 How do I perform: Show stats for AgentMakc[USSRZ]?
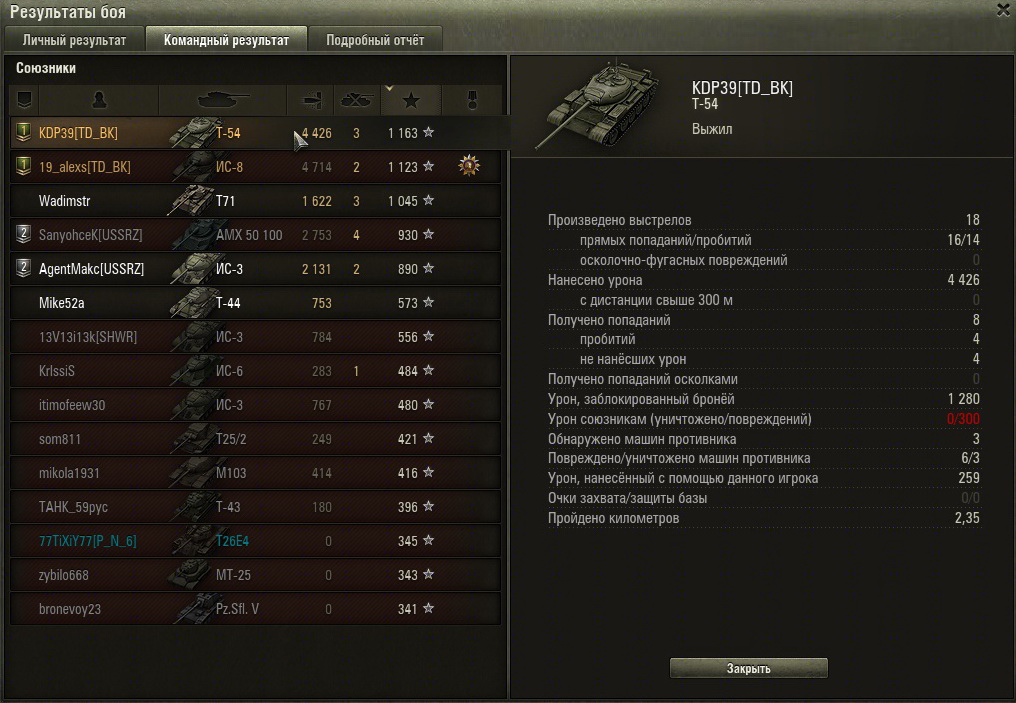click(255, 269)
